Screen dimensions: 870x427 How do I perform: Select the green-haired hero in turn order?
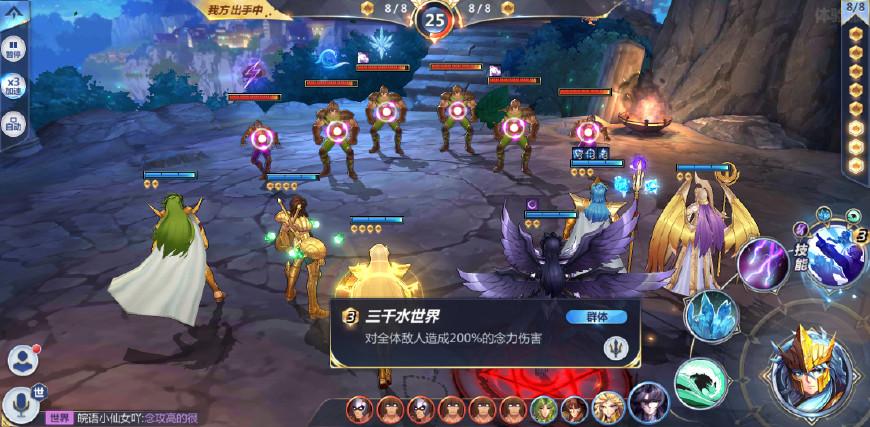(x=543, y=409)
